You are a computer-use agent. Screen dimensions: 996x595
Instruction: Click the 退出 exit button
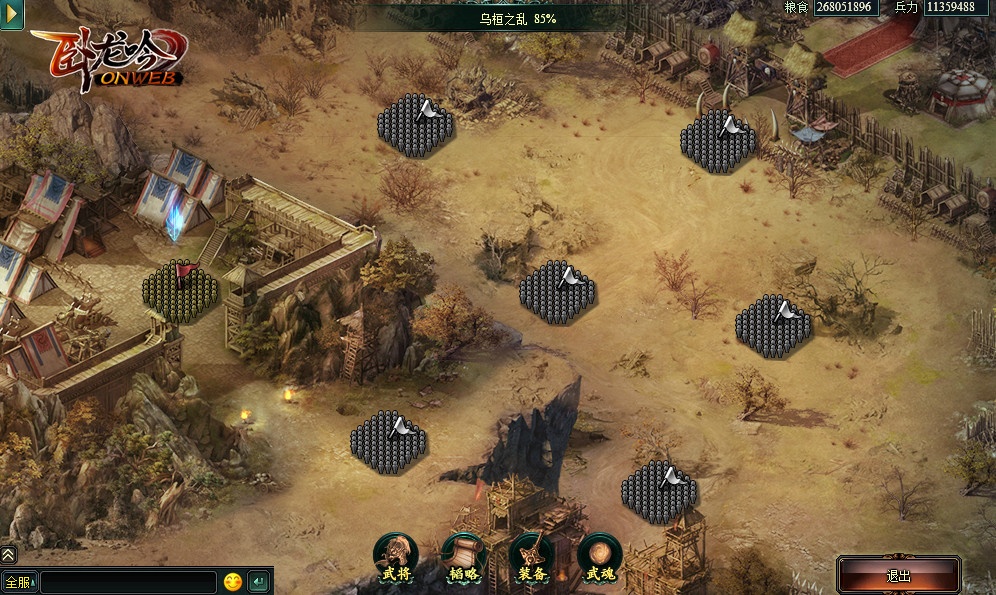(898, 576)
